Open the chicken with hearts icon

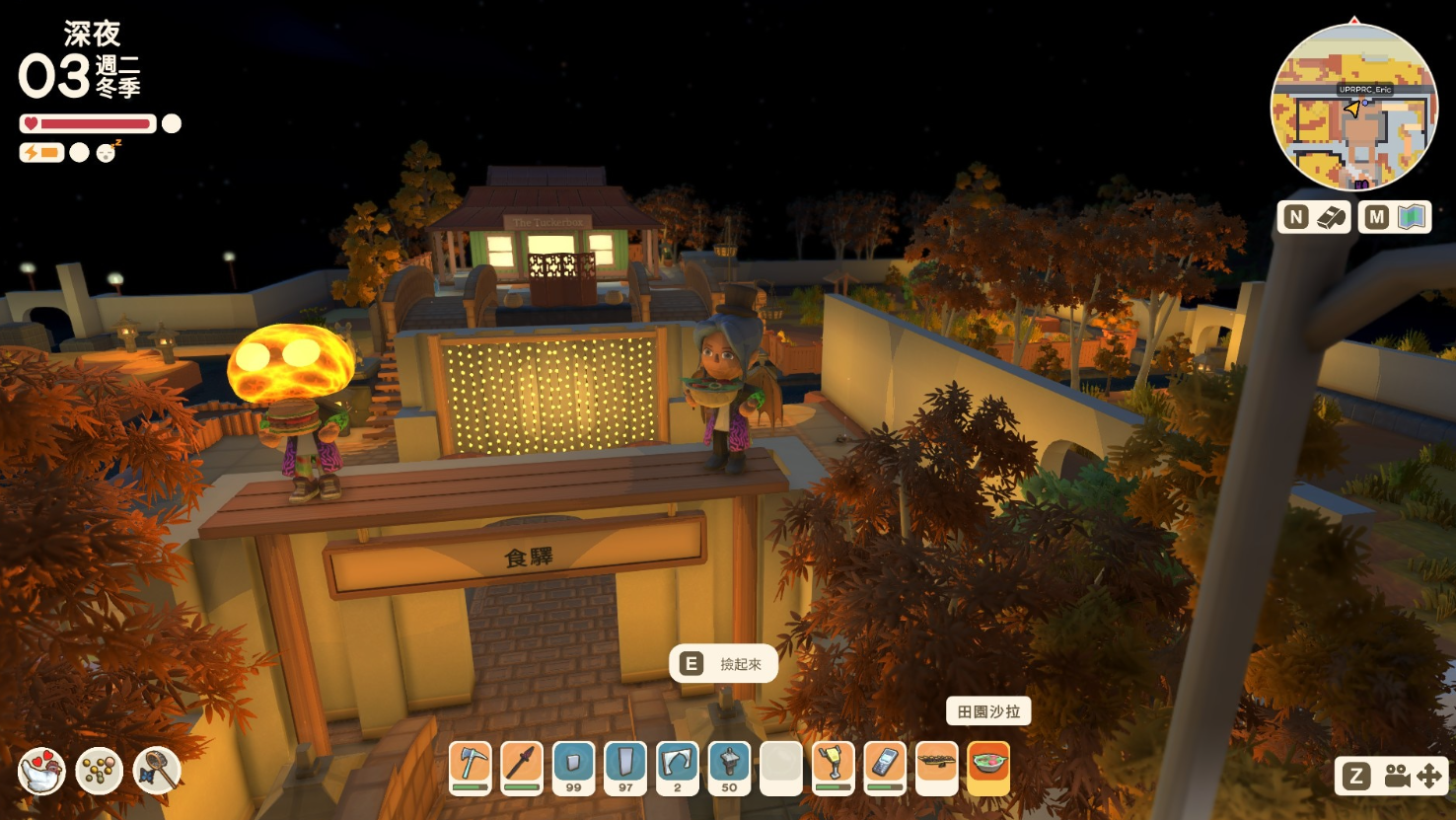point(42,771)
